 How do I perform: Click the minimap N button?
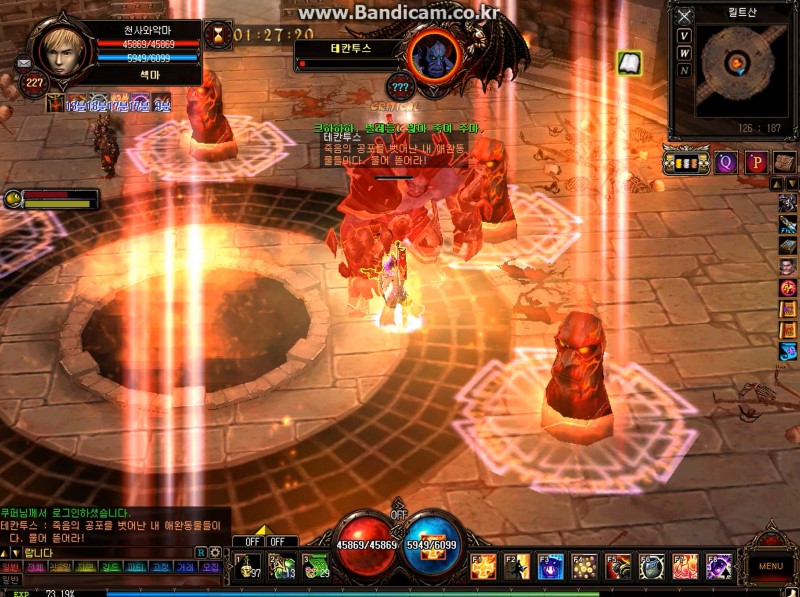click(684, 70)
